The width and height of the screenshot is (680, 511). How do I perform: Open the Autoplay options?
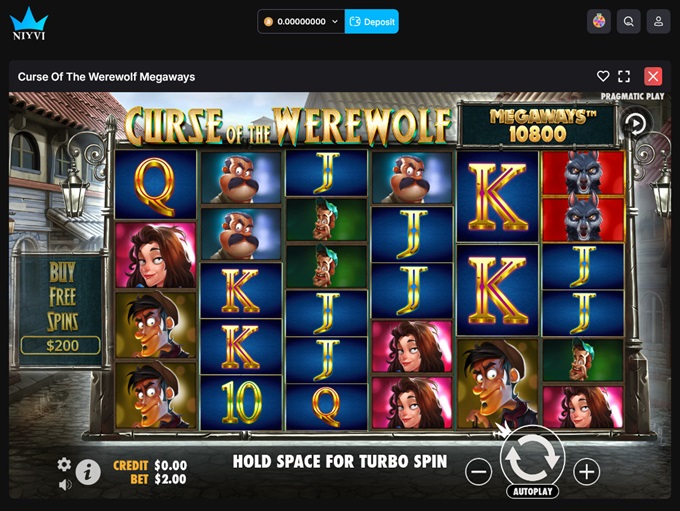point(532,492)
